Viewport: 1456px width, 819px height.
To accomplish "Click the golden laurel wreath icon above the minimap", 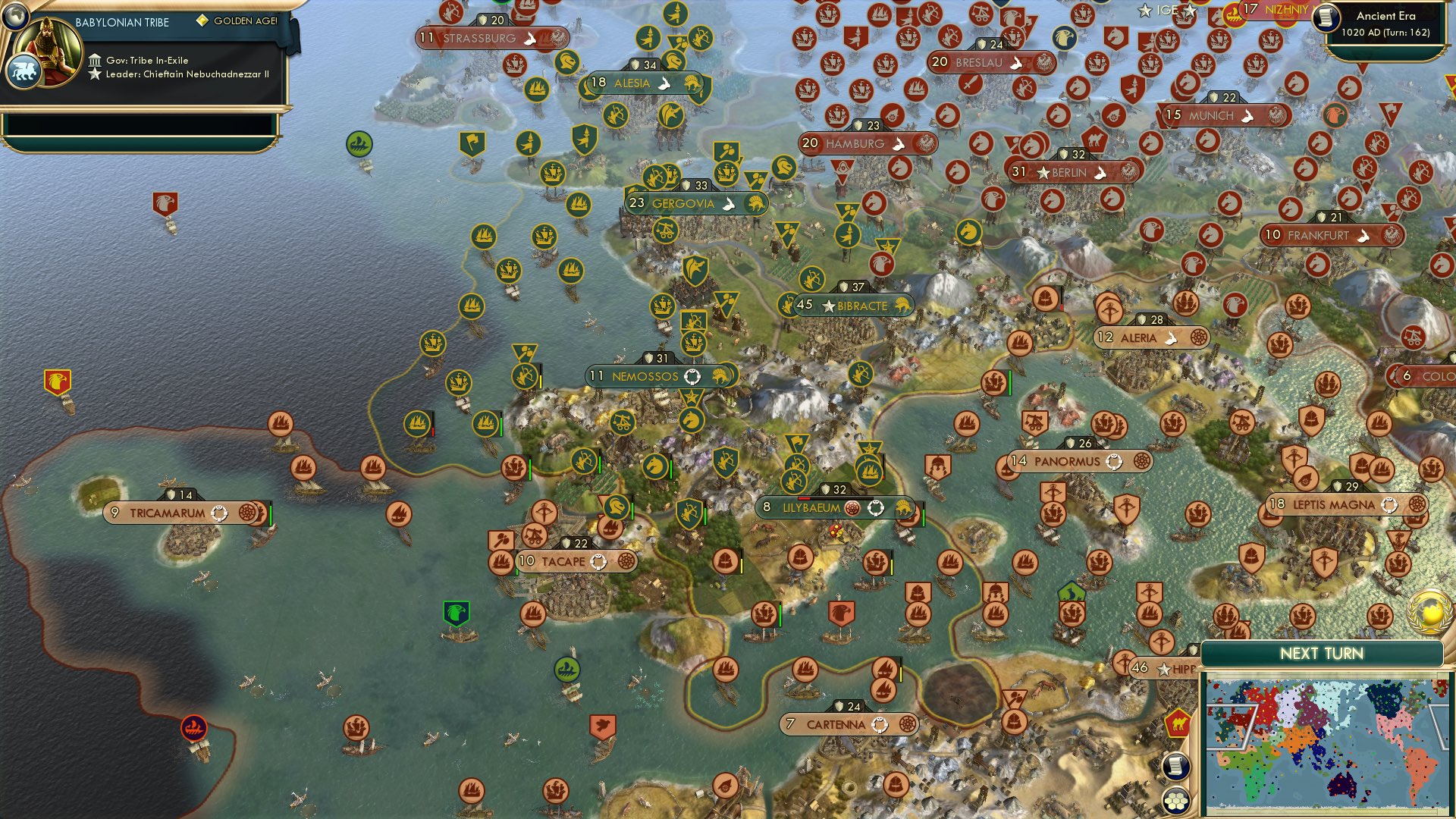I will pos(1429,613).
